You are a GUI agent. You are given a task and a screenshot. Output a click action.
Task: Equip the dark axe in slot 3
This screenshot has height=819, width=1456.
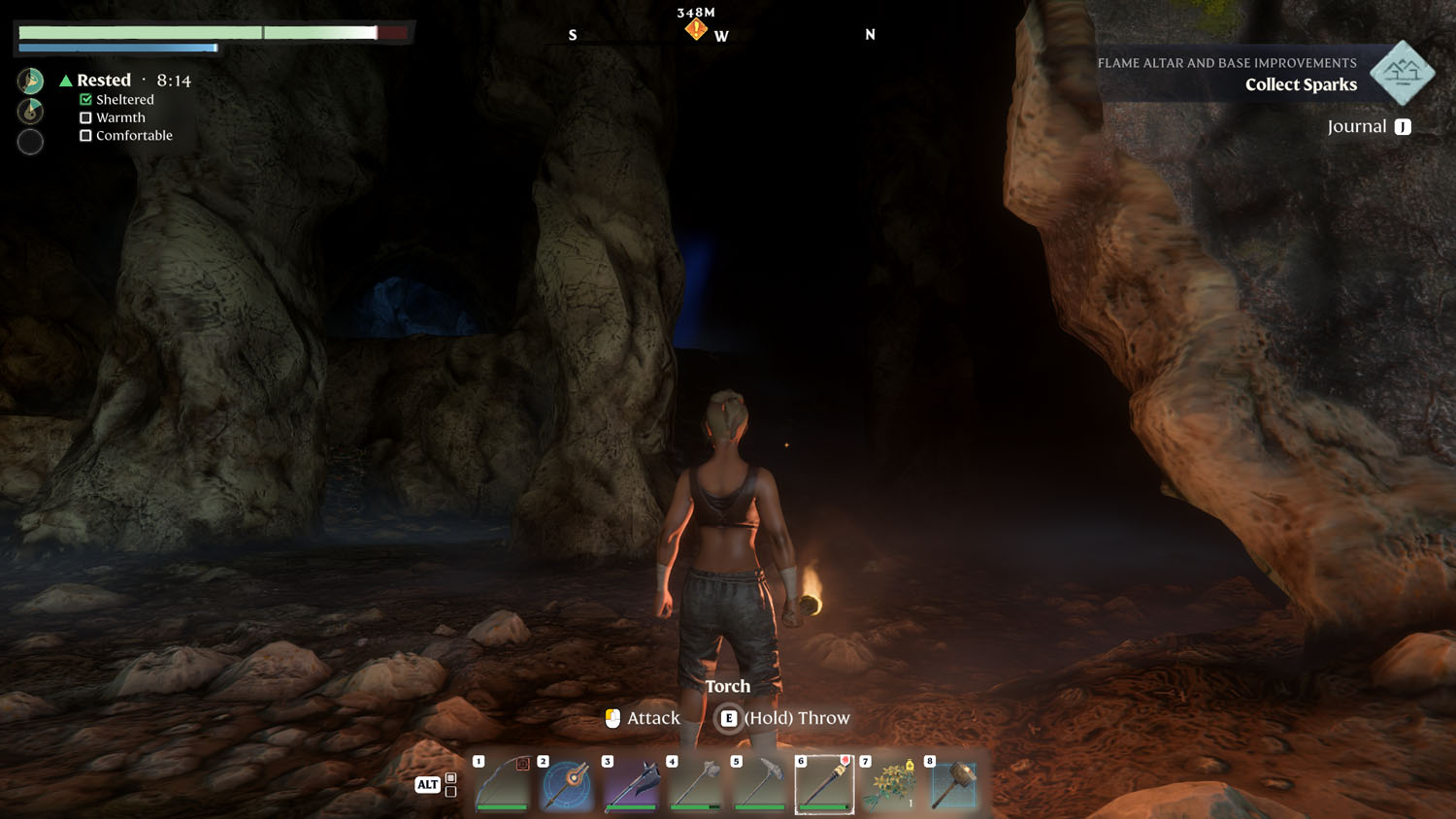(x=631, y=784)
